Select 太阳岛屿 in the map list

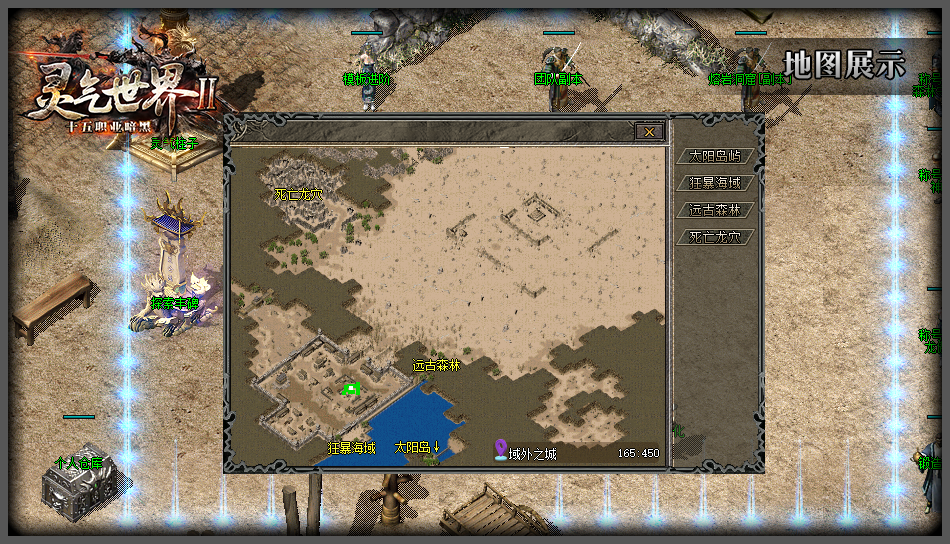715,156
